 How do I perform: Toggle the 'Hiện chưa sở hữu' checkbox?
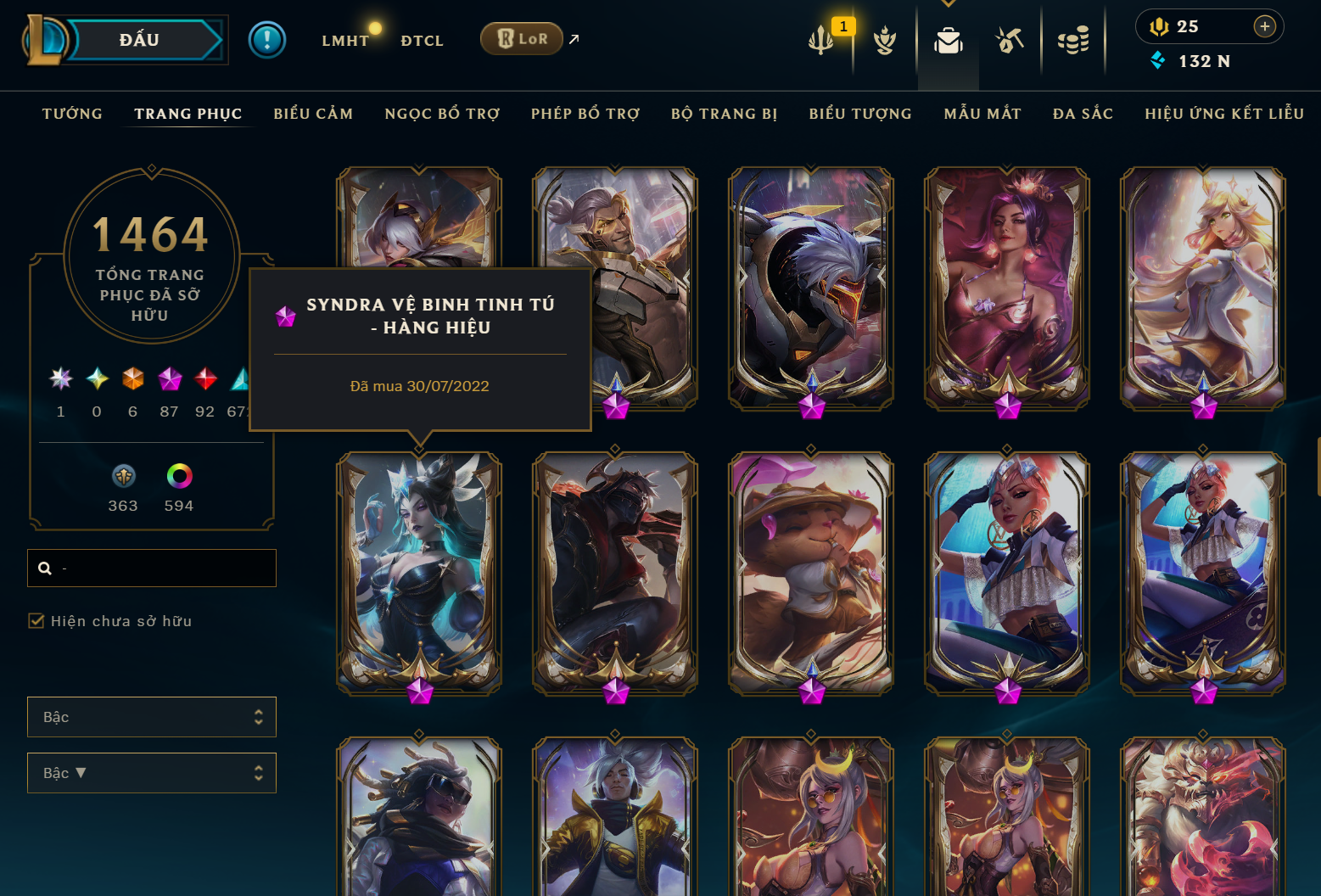(36, 621)
